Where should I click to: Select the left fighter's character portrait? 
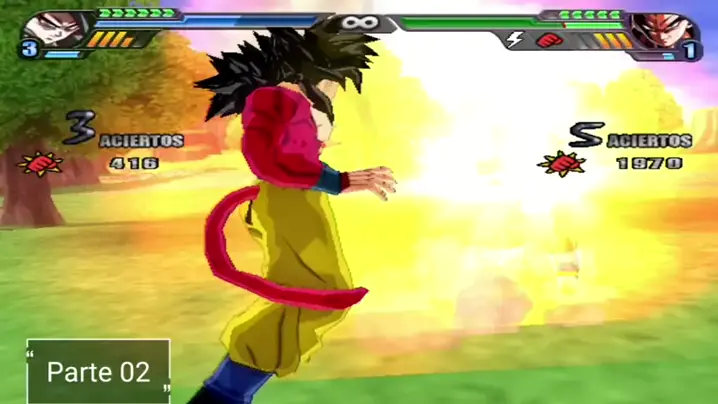tap(55, 28)
